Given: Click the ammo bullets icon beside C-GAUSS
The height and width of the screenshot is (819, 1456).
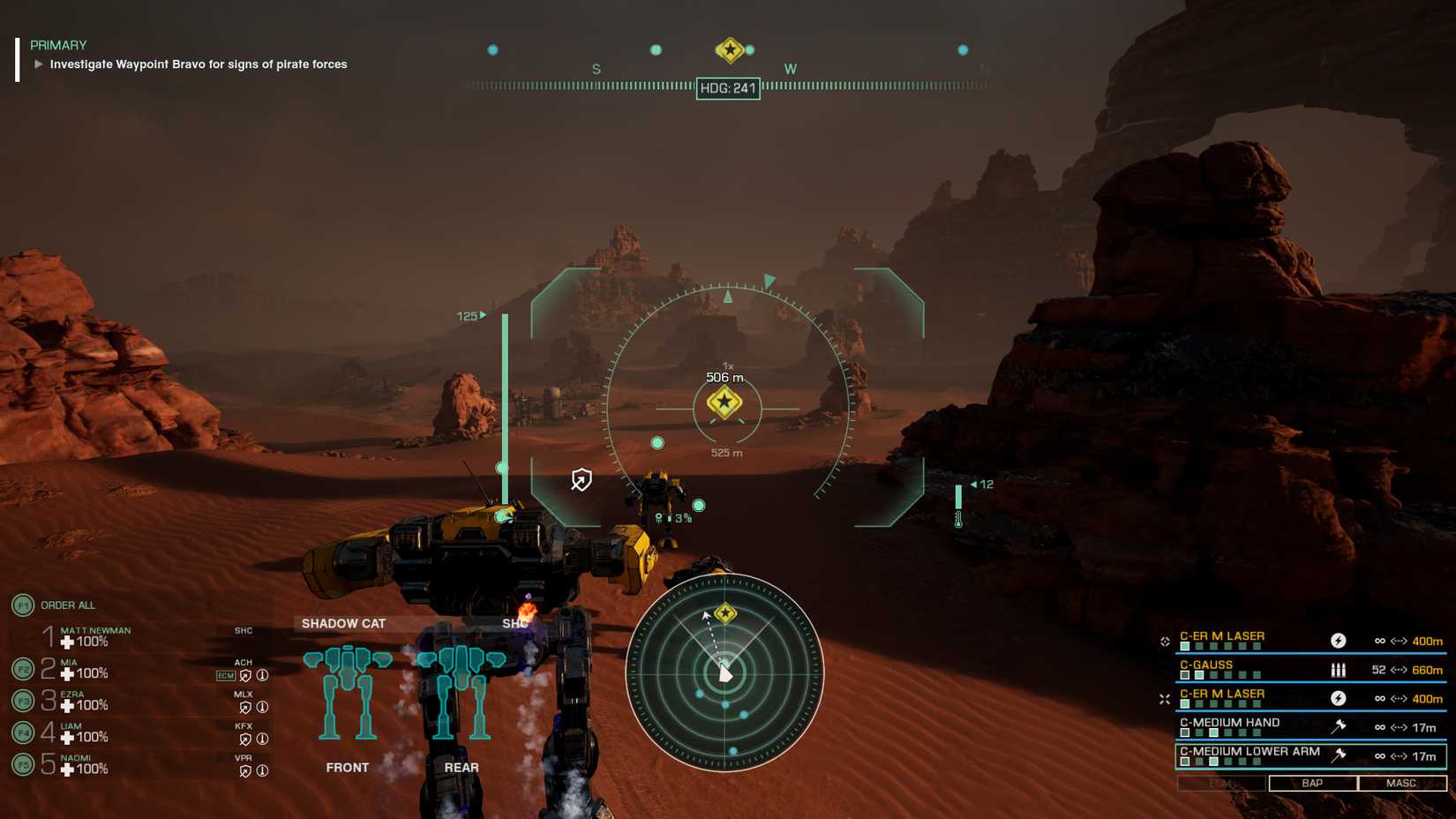Looking at the screenshot, I should [x=1339, y=670].
